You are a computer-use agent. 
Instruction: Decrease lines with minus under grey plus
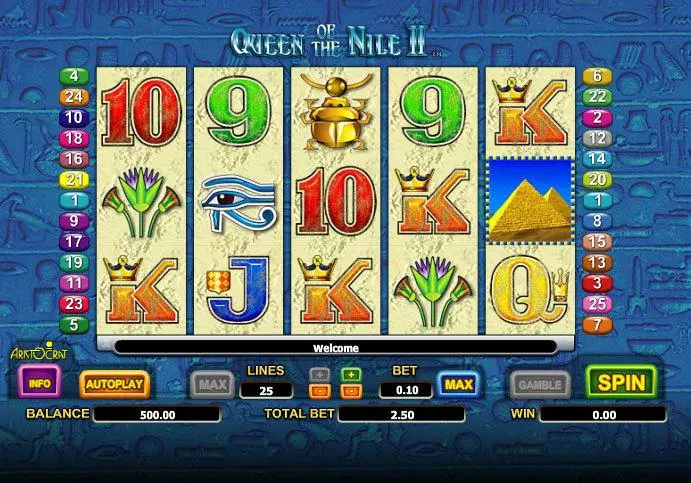(x=319, y=390)
